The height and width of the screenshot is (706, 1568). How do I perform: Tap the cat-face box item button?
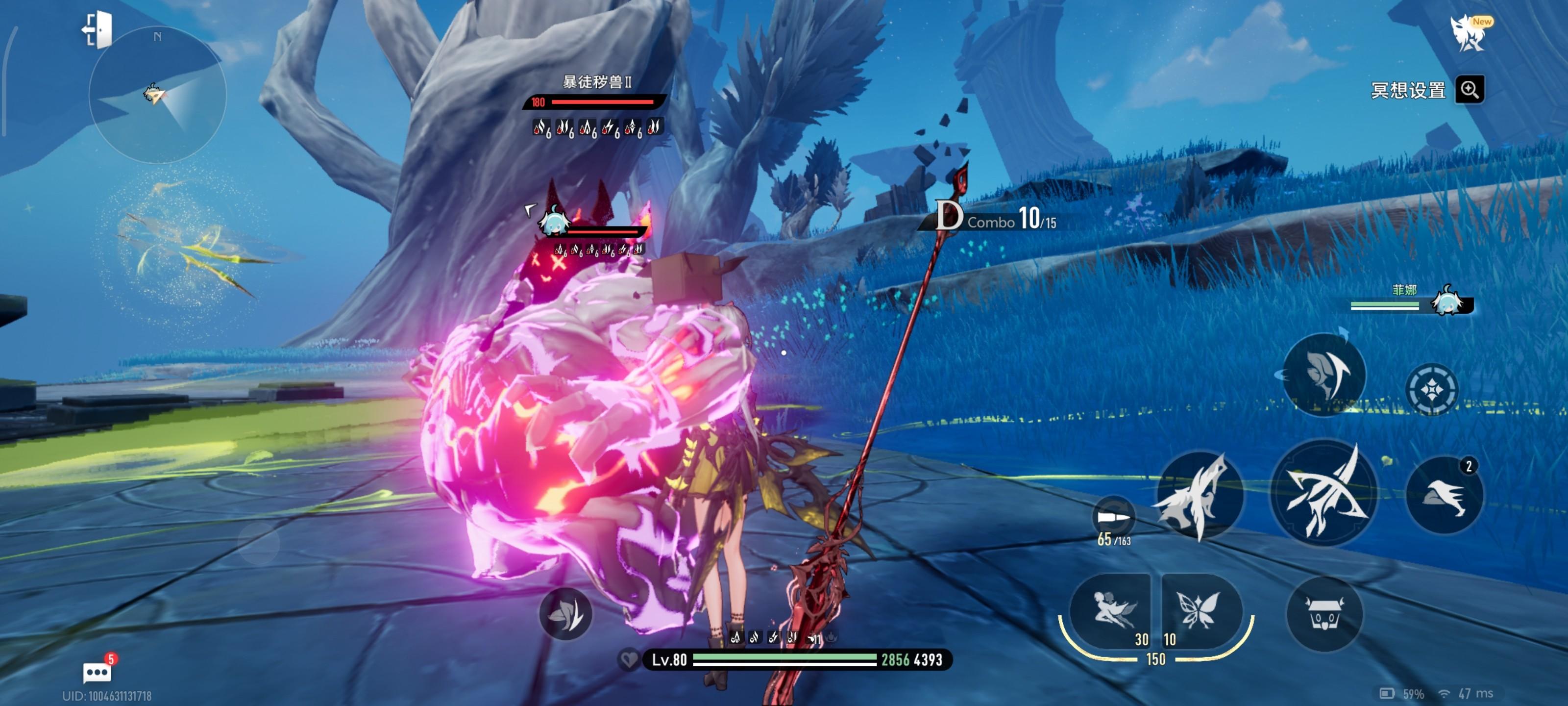[x=1324, y=613]
